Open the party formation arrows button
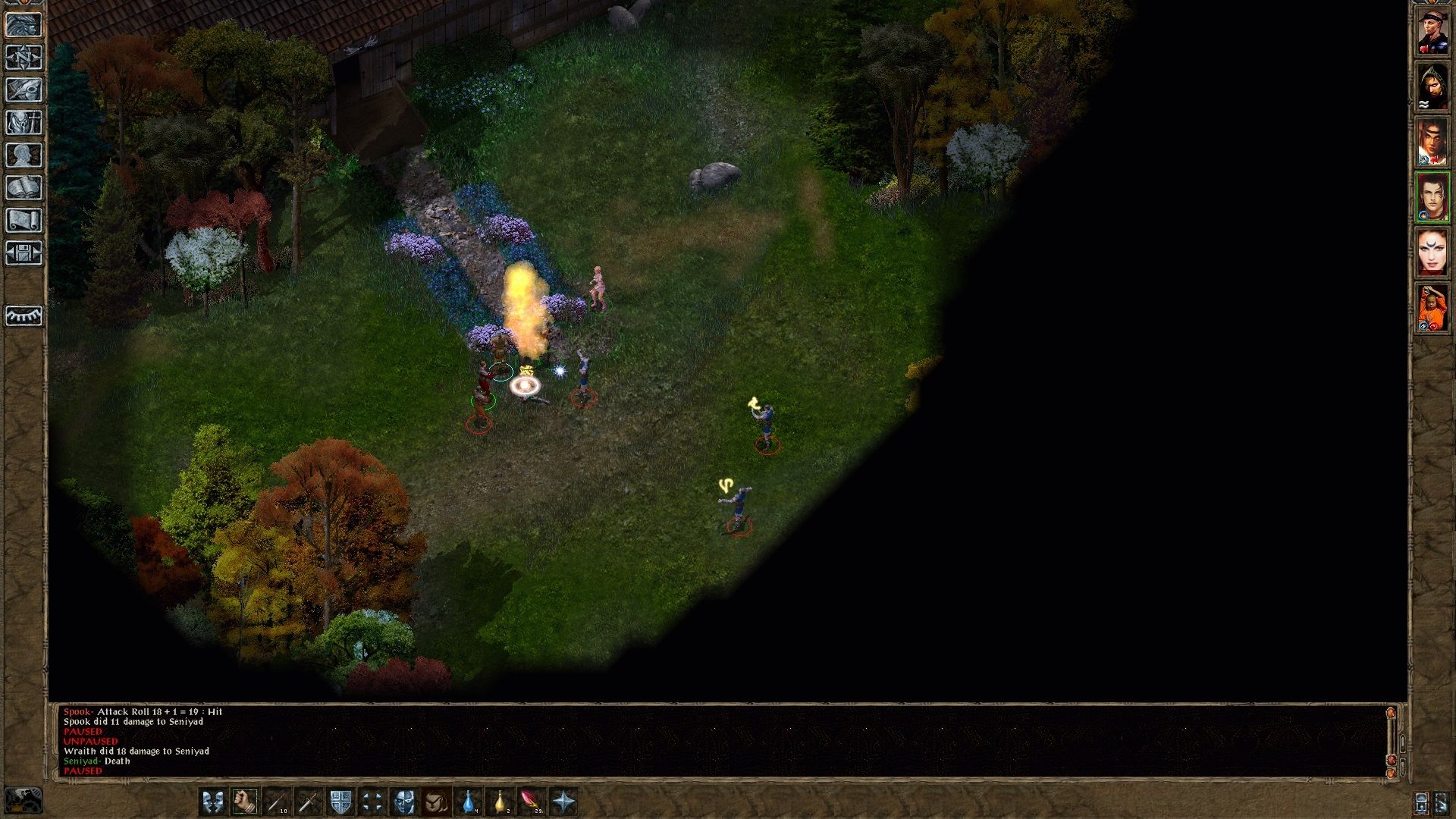The image size is (1456, 819). coord(372,802)
